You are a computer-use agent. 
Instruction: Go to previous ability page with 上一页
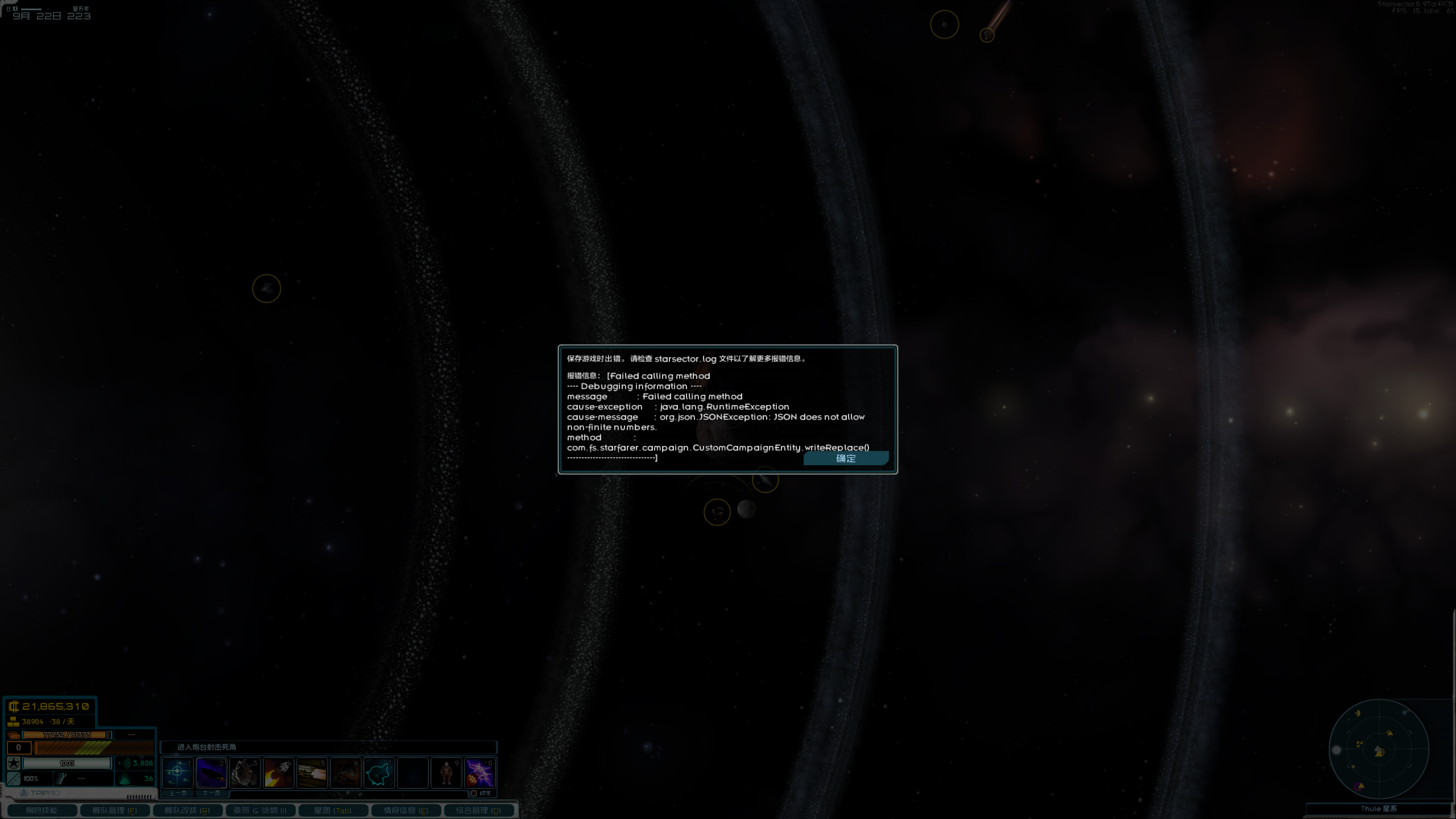coord(177,793)
